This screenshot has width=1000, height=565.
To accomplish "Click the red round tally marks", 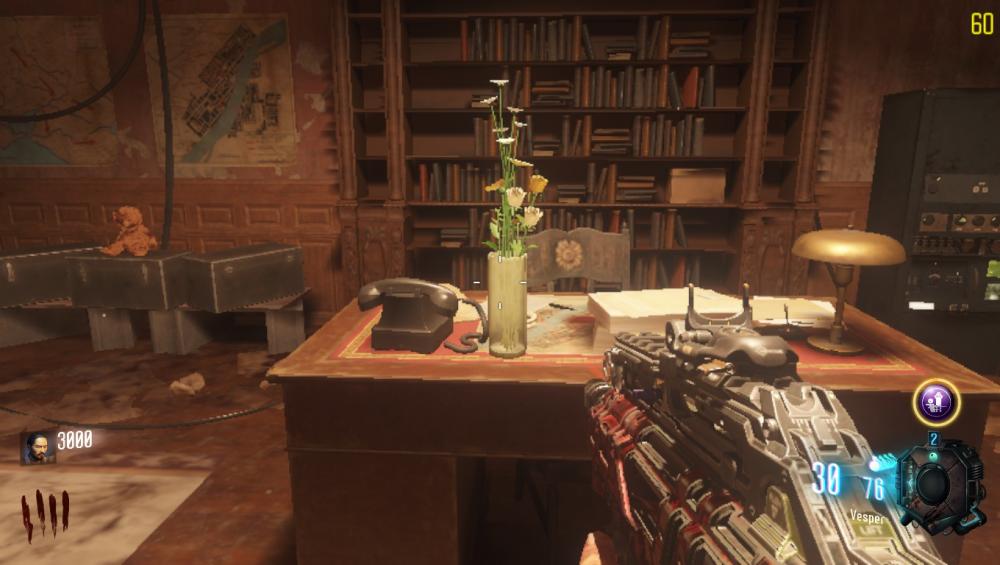I will click(45, 515).
